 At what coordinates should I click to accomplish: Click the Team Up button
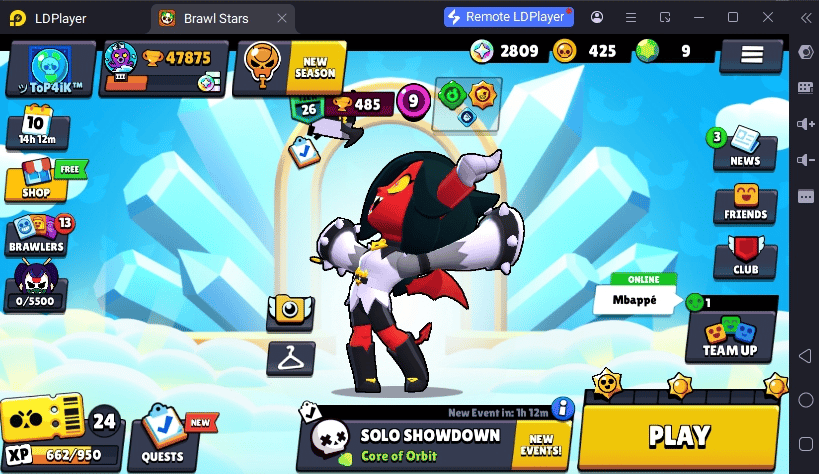[730, 337]
